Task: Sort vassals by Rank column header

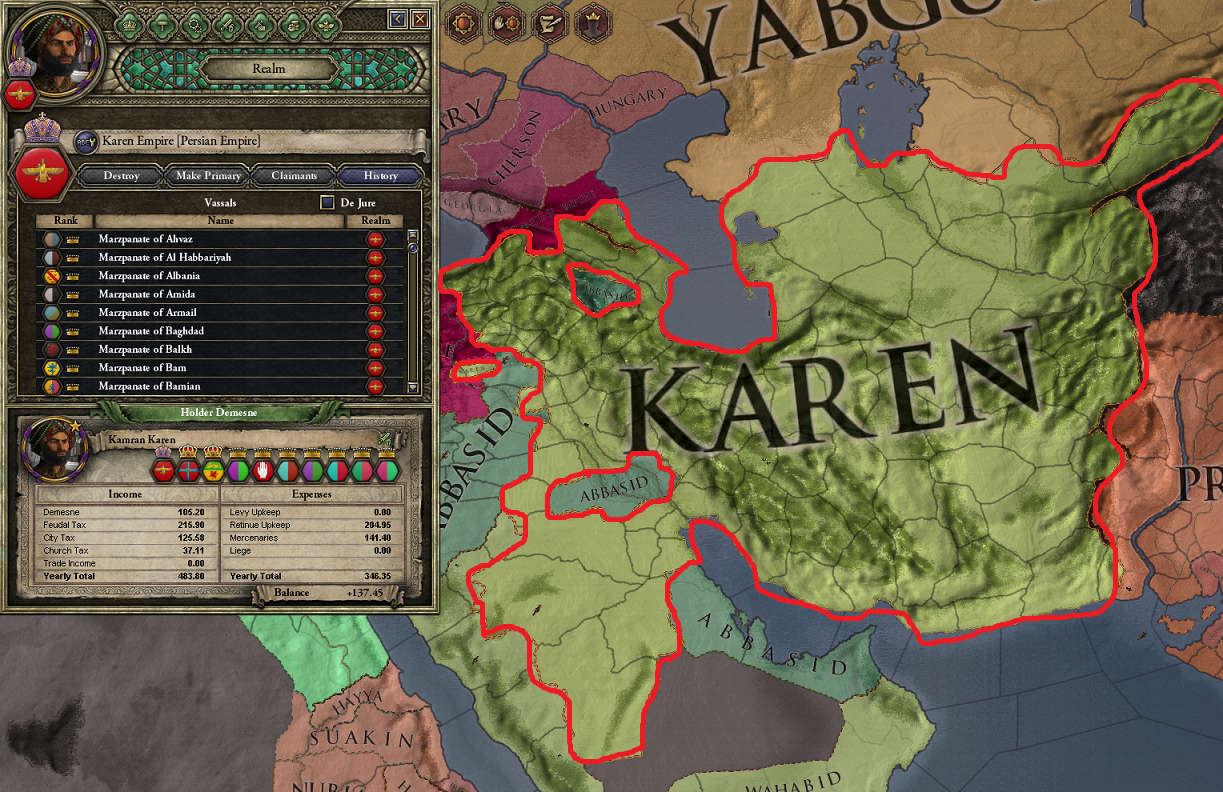Action: (65, 220)
